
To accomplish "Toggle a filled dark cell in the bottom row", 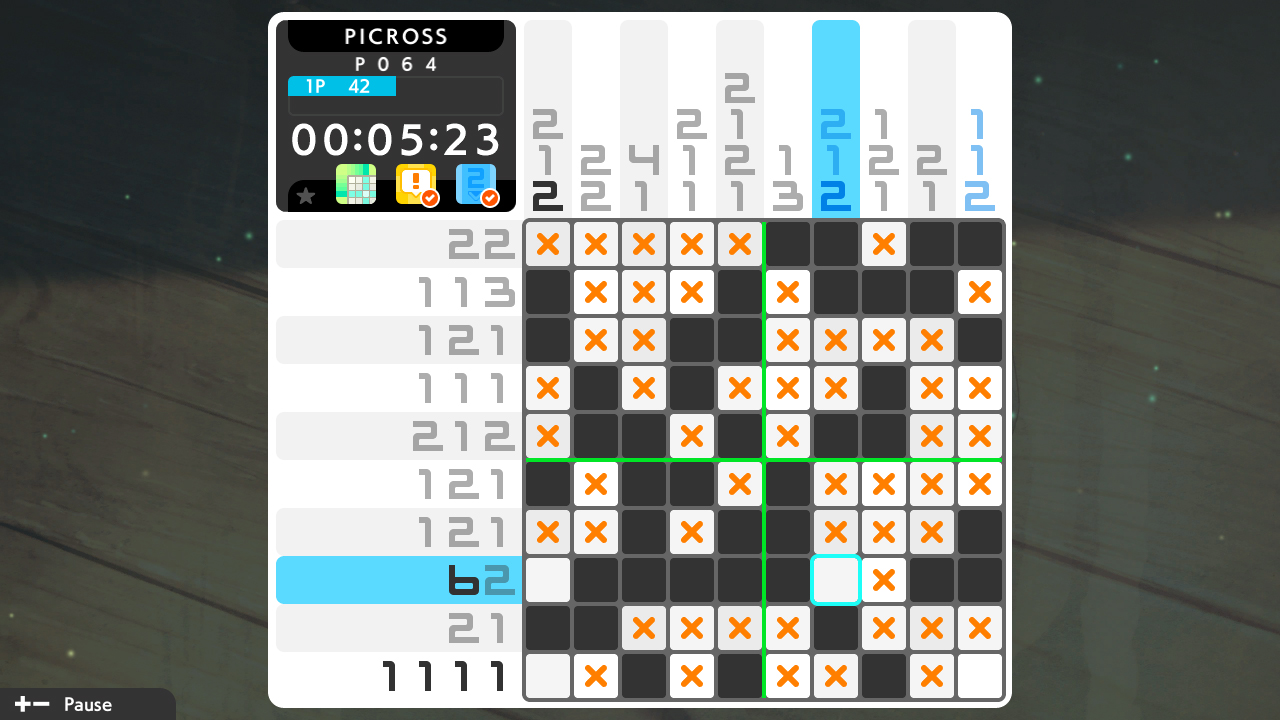I will pyautogui.click(x=644, y=676).
